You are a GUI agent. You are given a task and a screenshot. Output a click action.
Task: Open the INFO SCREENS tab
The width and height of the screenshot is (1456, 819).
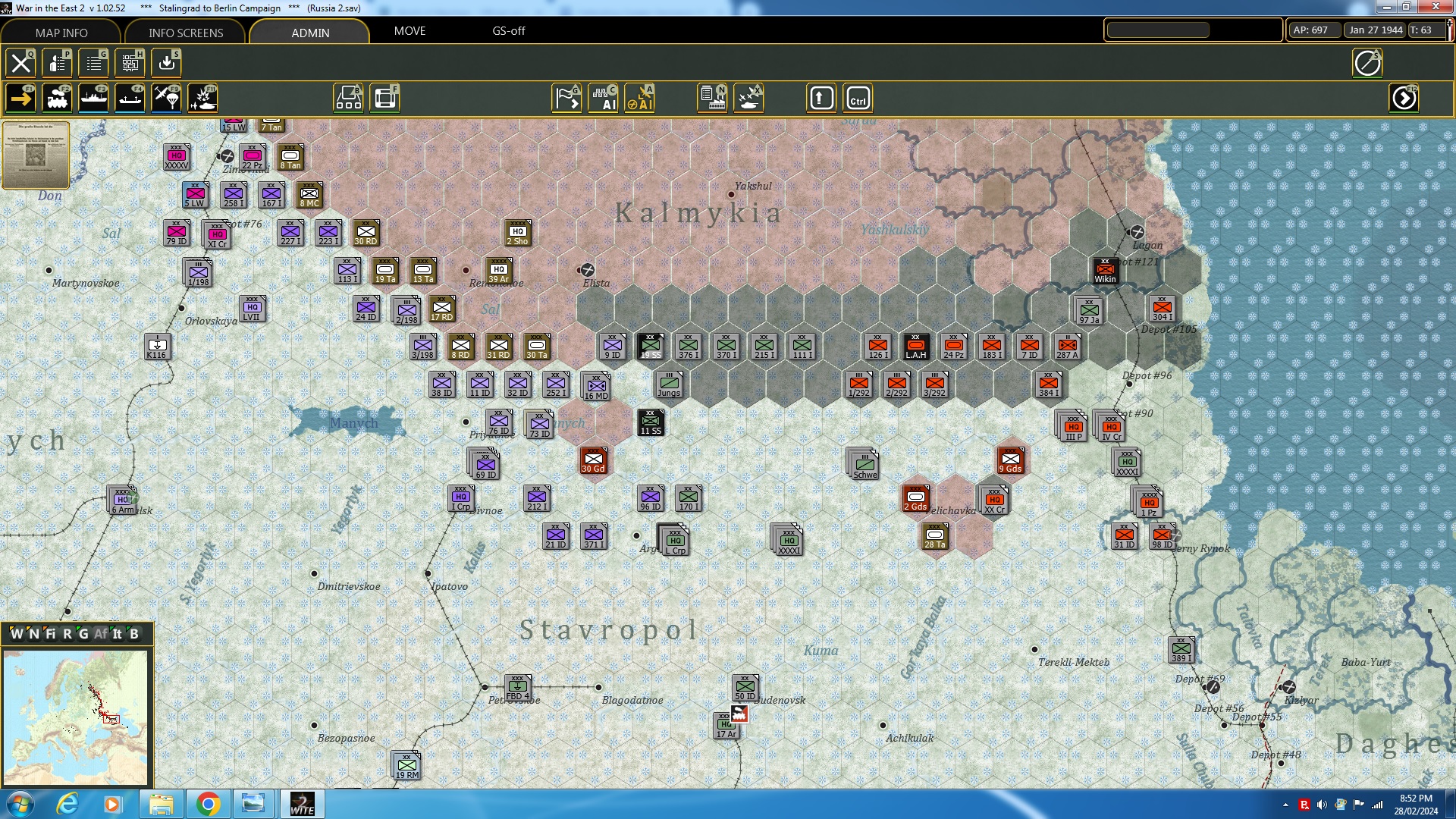click(184, 33)
